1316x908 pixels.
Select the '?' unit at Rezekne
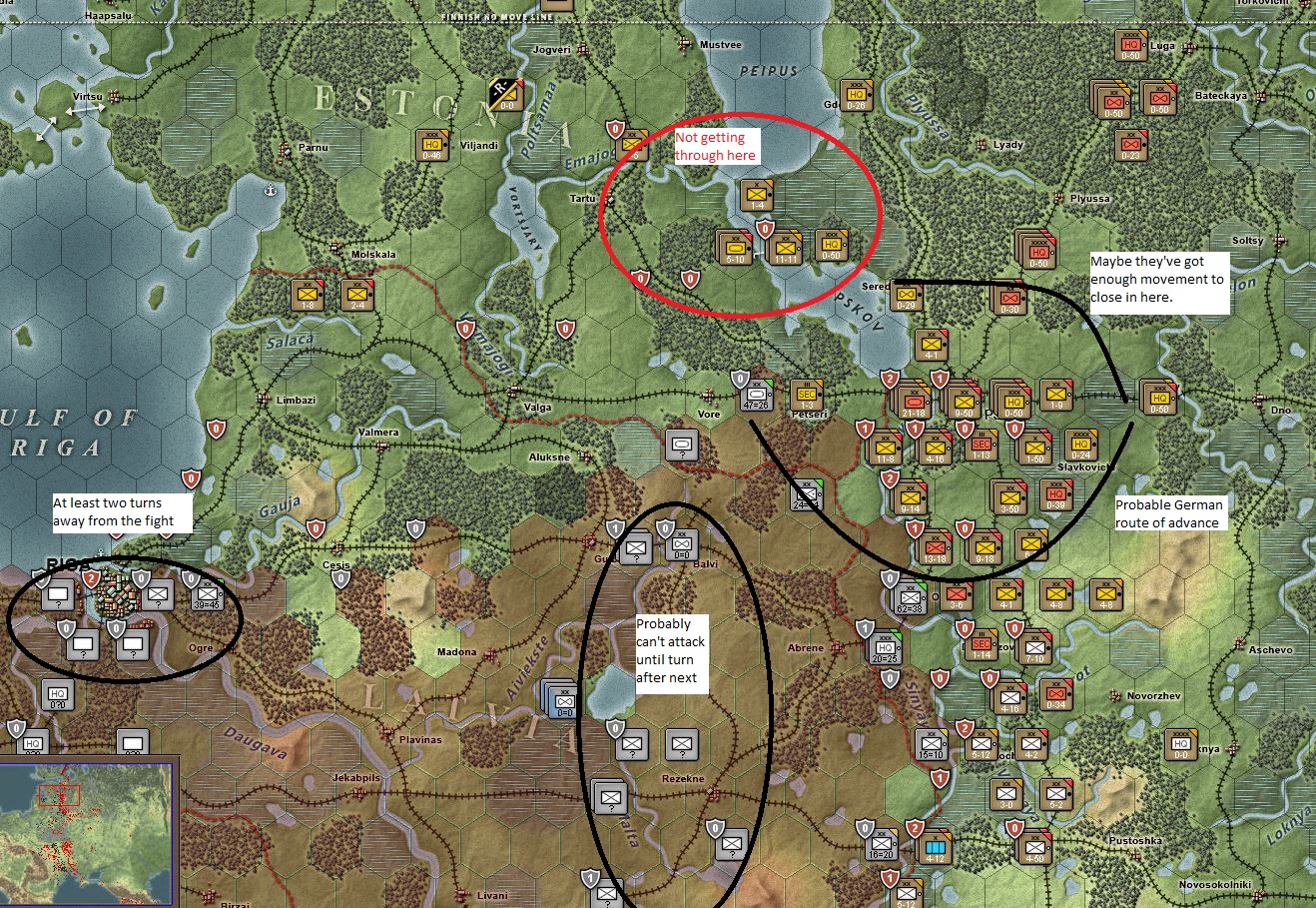pos(683,744)
